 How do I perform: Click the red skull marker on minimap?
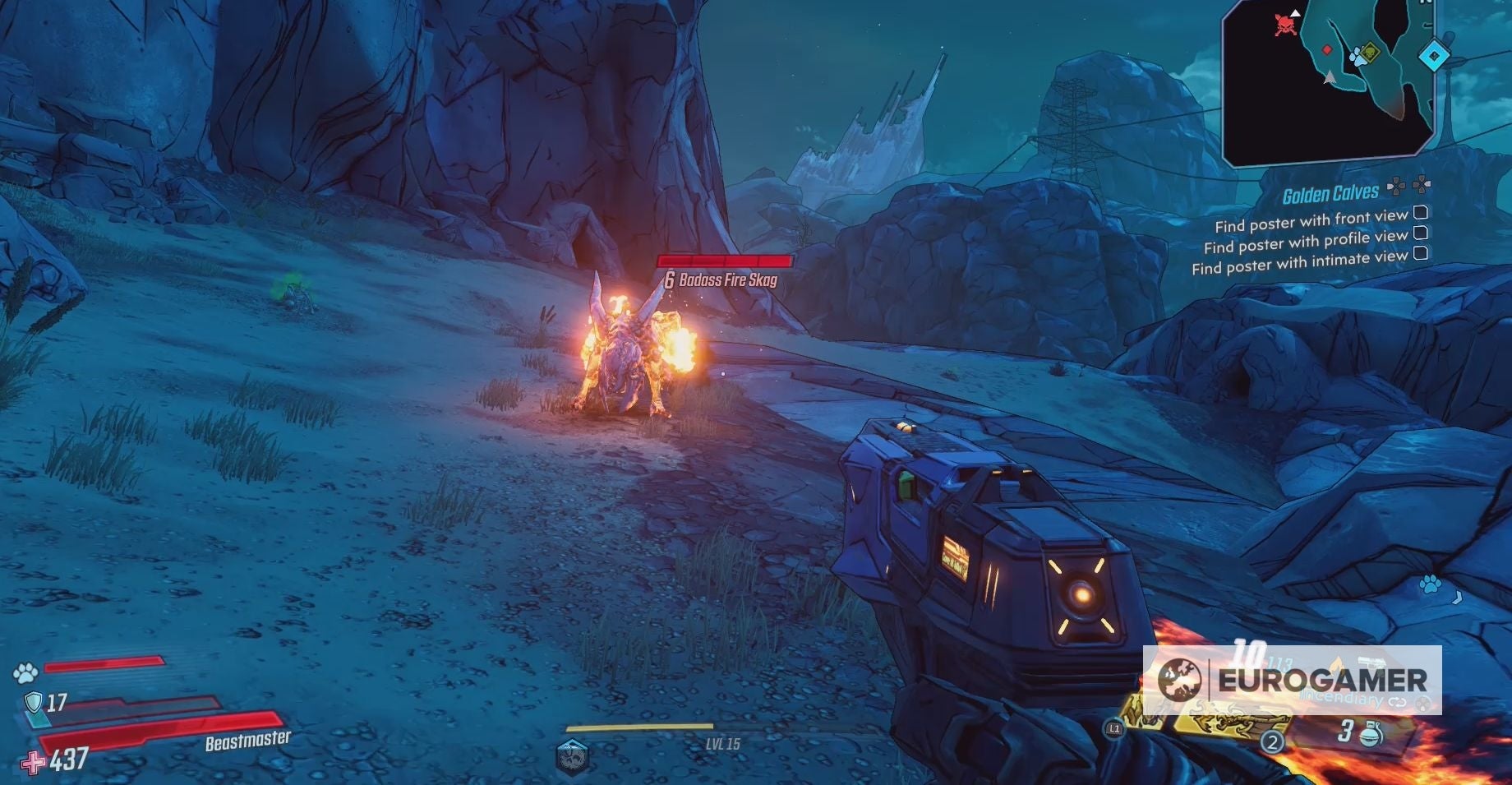coord(1285,25)
